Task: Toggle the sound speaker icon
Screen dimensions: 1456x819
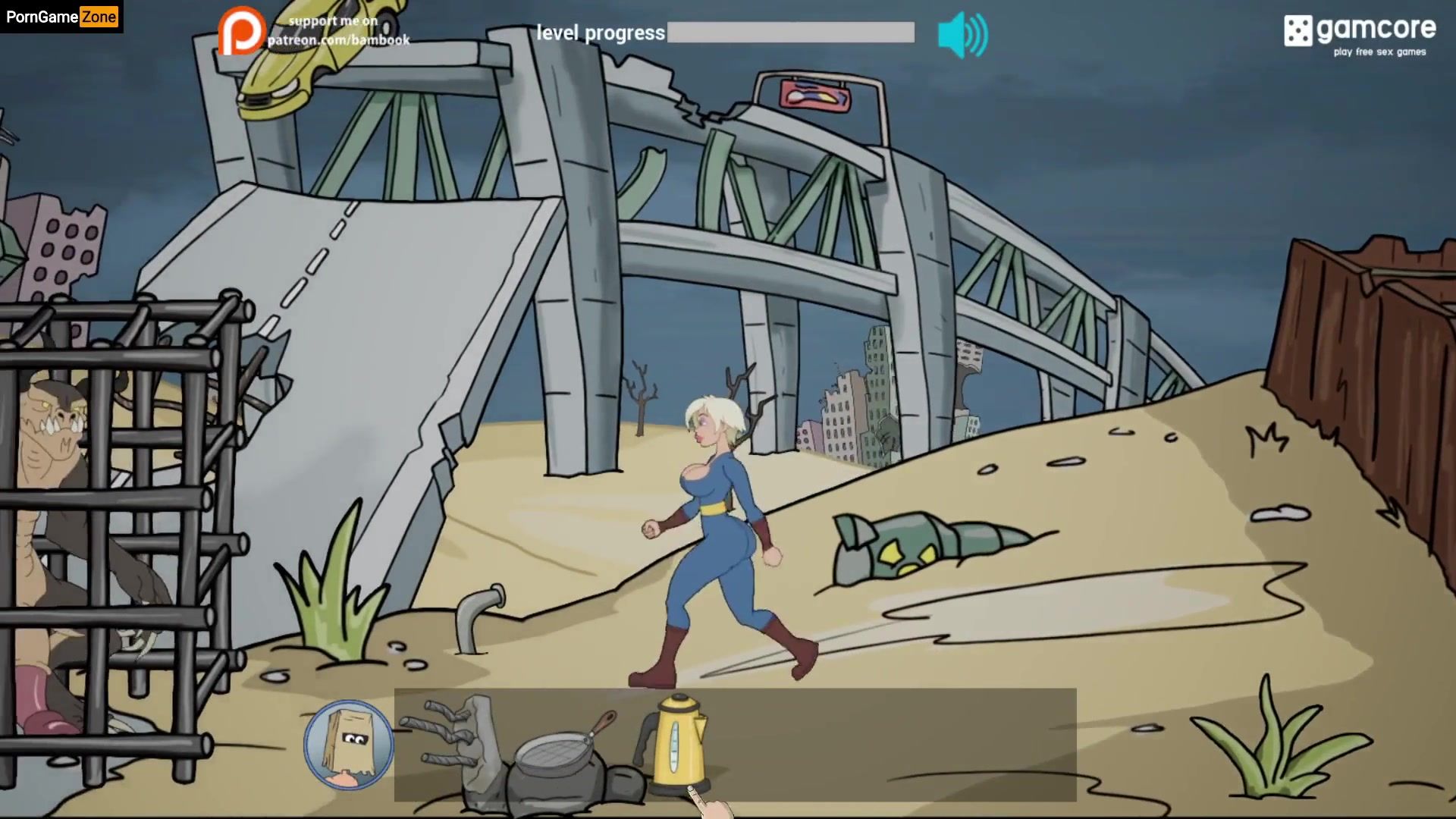Action: pos(962,35)
